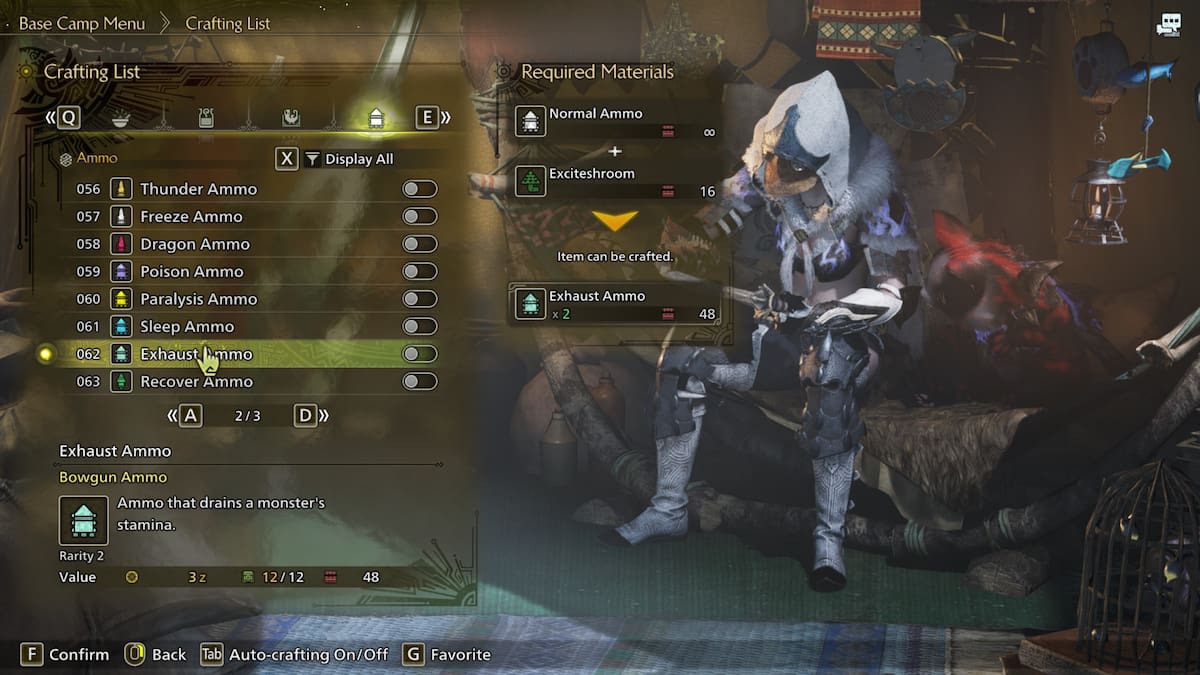Image resolution: width=1200 pixels, height=675 pixels.
Task: Choose Sleep Ammo in the list
Action: point(187,326)
